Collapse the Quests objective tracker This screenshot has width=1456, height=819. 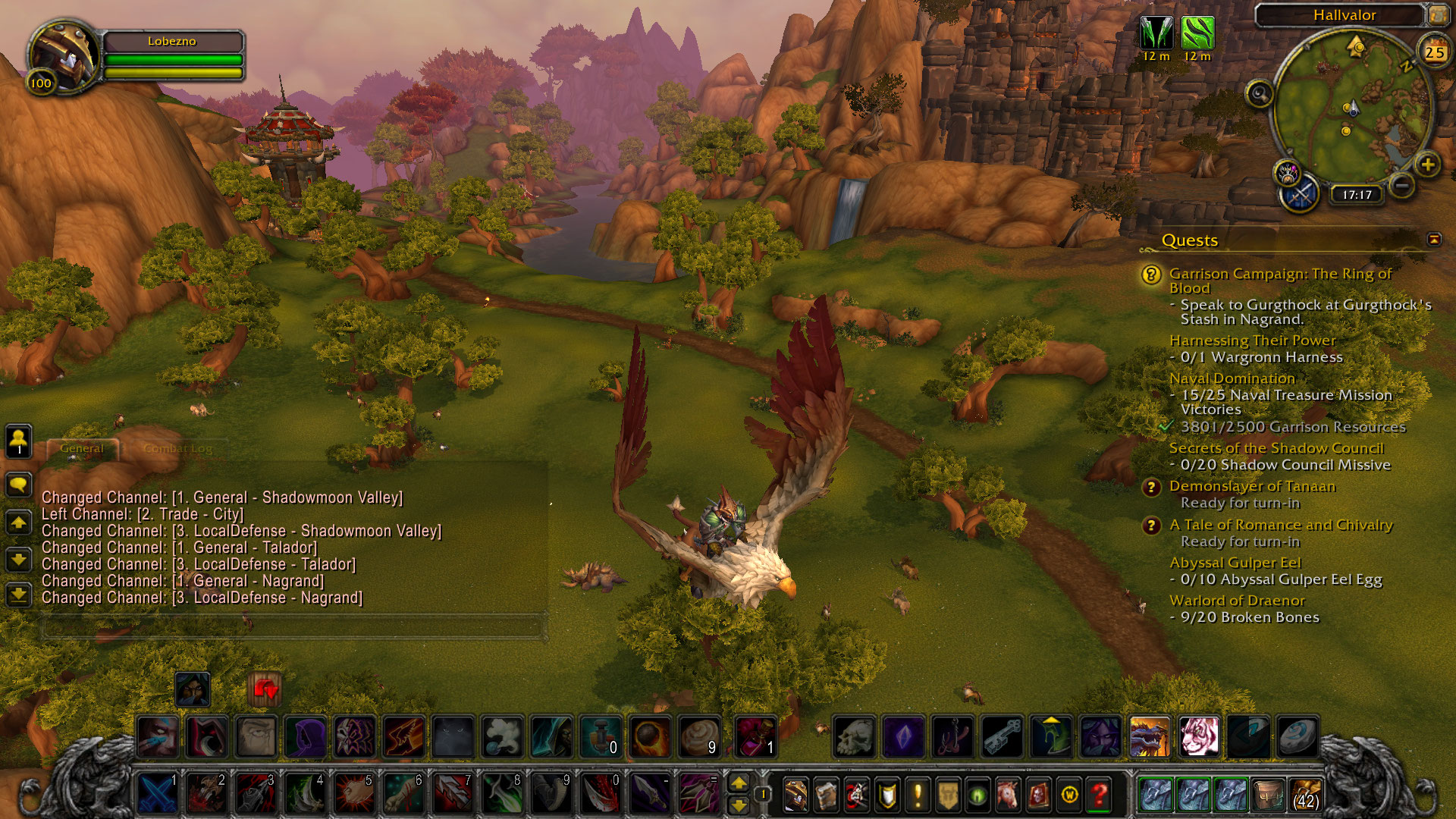pos(1434,240)
